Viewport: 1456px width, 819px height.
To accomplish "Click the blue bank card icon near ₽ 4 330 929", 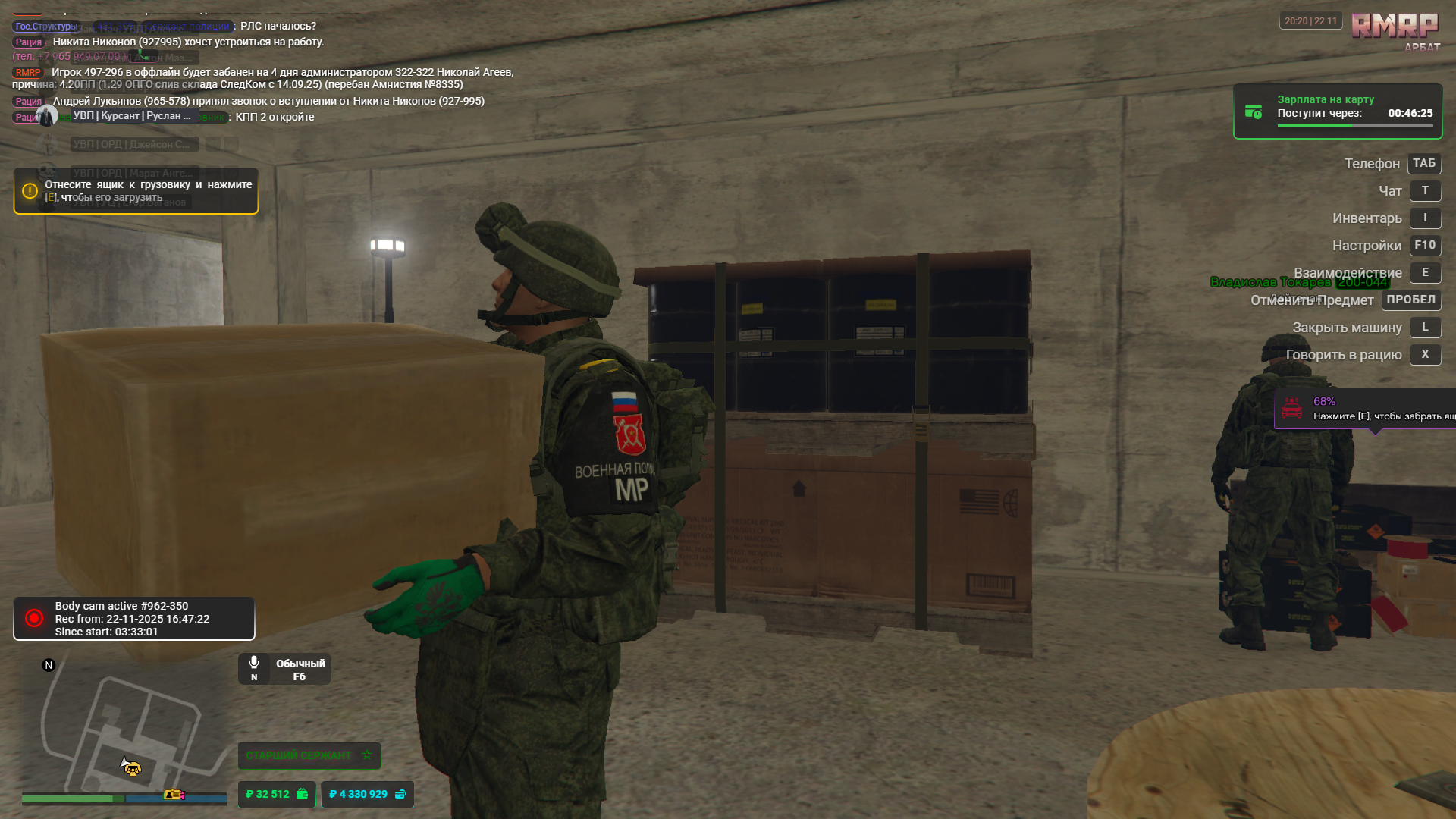I will pyautogui.click(x=401, y=794).
